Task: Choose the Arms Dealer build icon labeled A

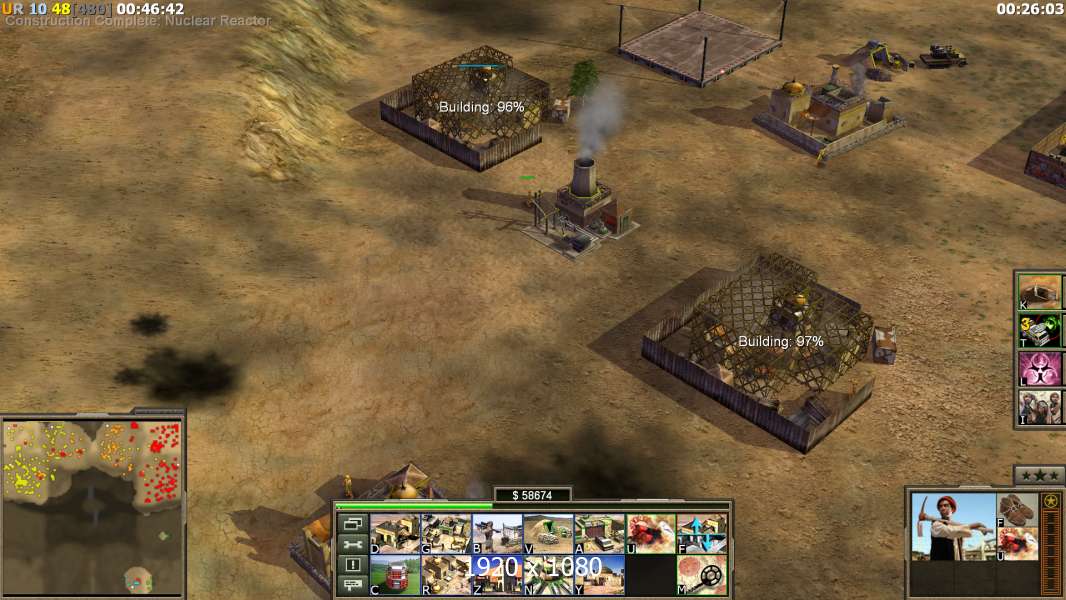Action: pos(599,533)
